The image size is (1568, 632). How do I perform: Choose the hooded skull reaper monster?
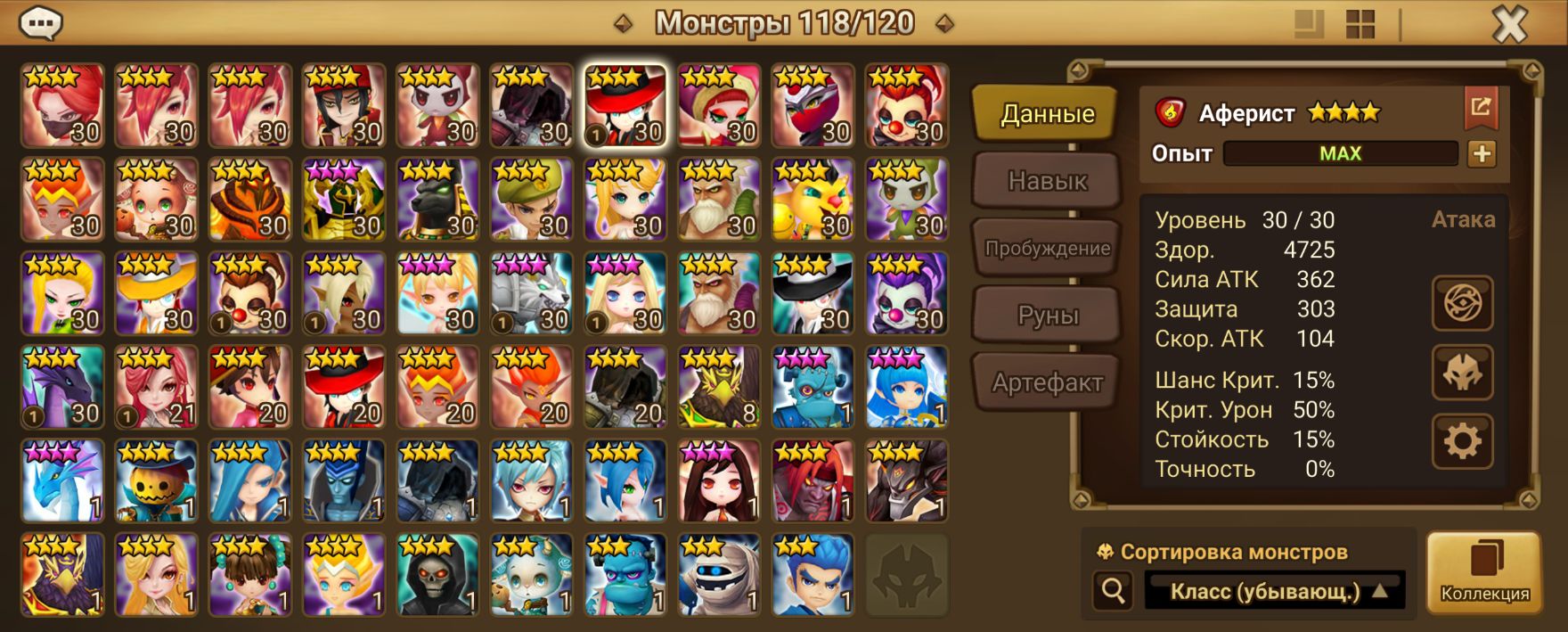pyautogui.click(x=437, y=575)
